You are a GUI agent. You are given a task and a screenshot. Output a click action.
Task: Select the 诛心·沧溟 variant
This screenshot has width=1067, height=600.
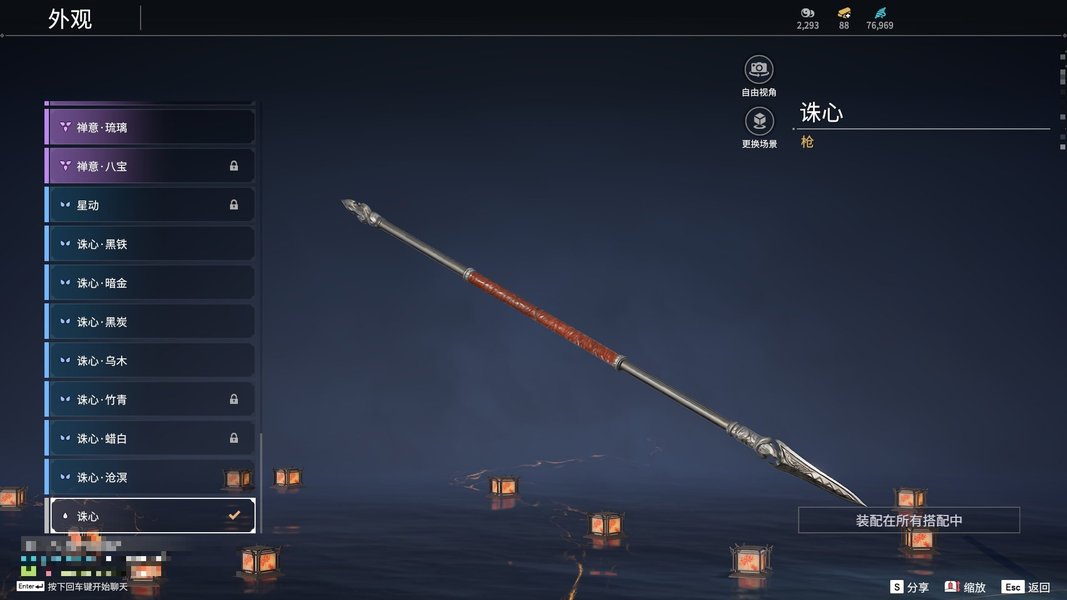coord(150,477)
